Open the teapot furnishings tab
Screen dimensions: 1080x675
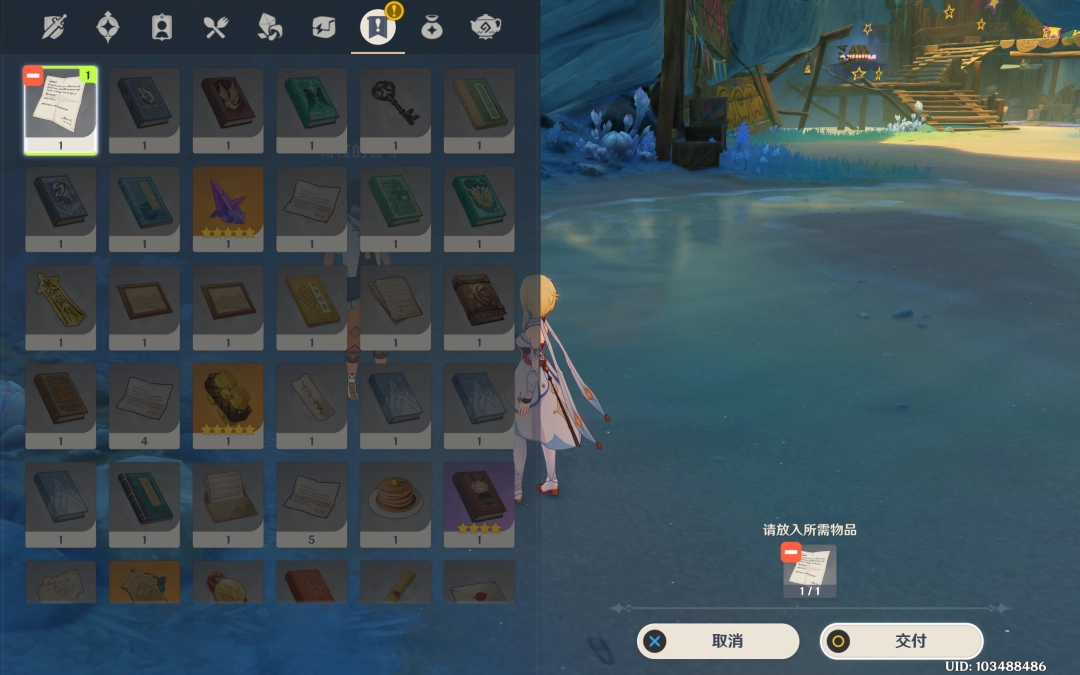[485, 27]
